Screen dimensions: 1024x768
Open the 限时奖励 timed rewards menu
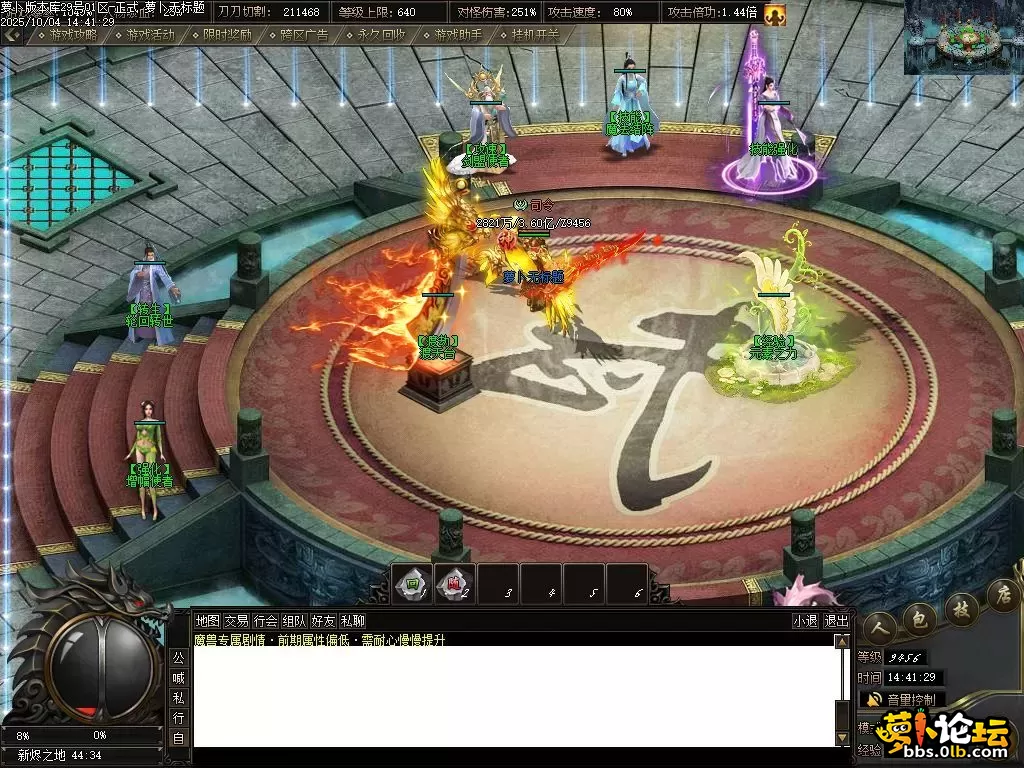click(x=227, y=34)
